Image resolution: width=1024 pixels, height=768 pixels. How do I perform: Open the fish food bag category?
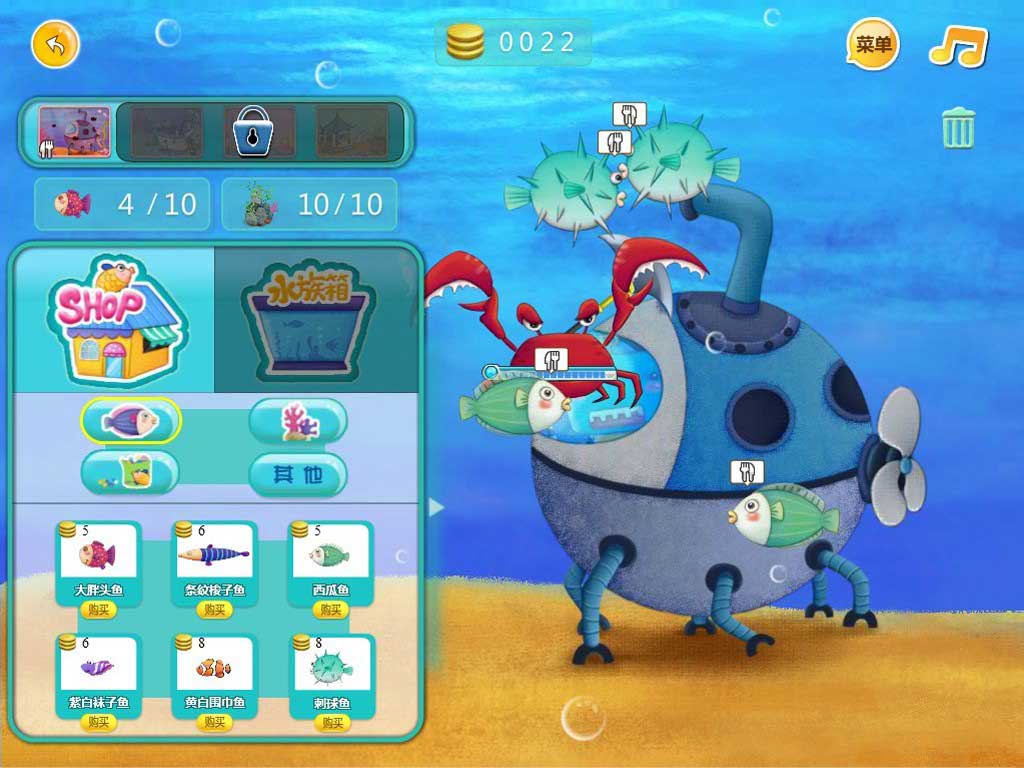131,472
